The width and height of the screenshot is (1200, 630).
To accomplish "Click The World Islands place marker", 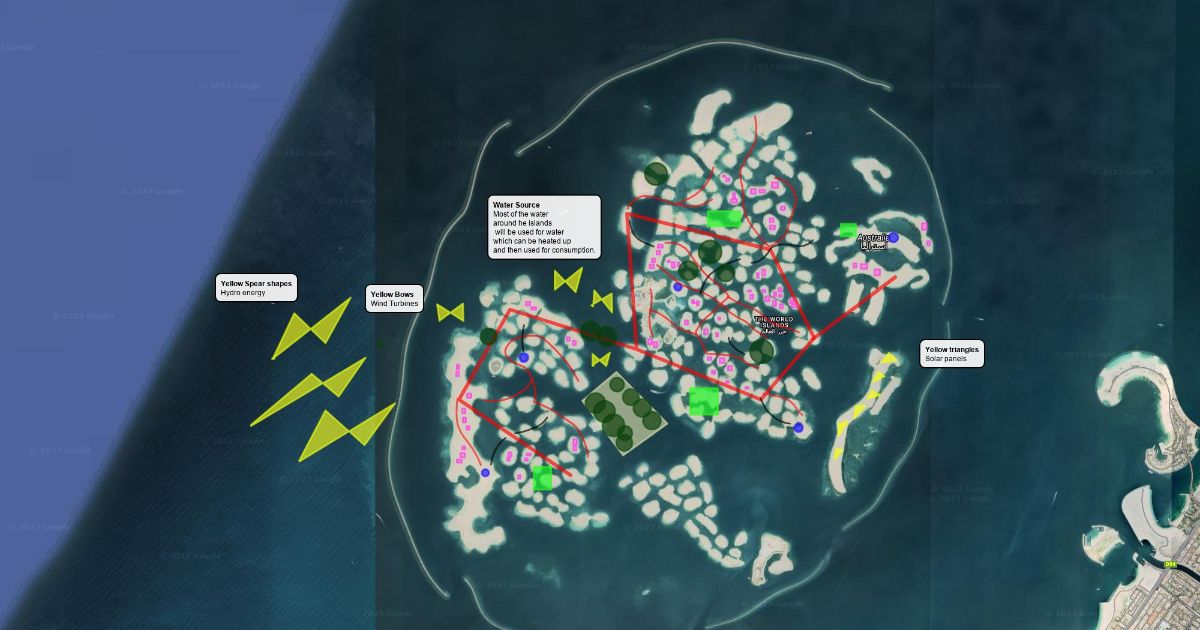I will click(772, 323).
